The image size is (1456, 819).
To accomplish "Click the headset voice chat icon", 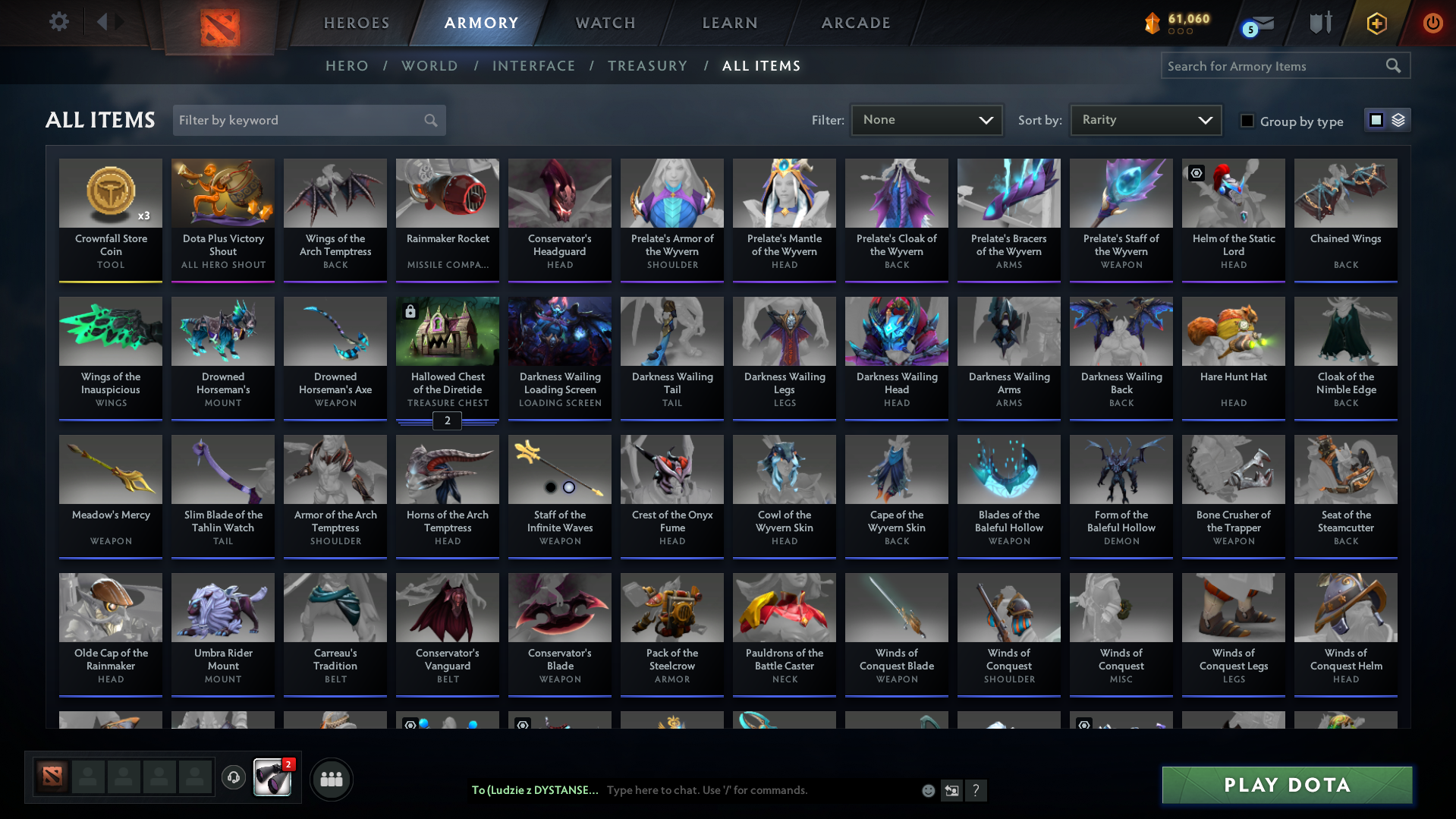I will [x=233, y=778].
